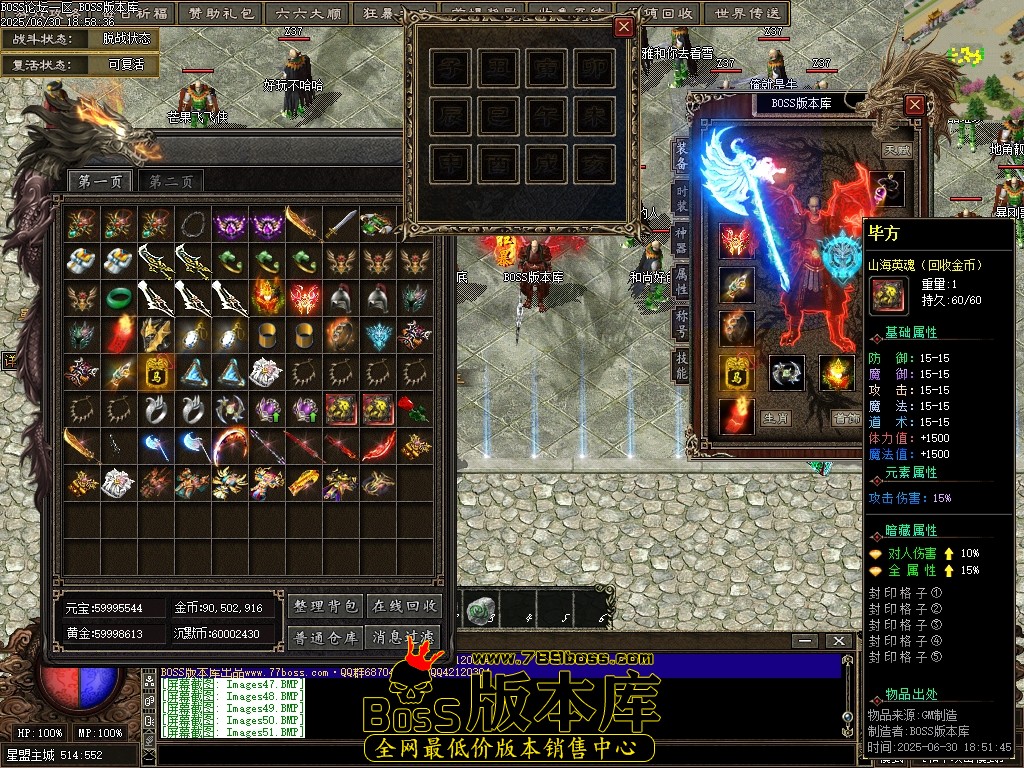Switch to the 第二页 bag tab
The image size is (1024, 768).
click(x=171, y=181)
